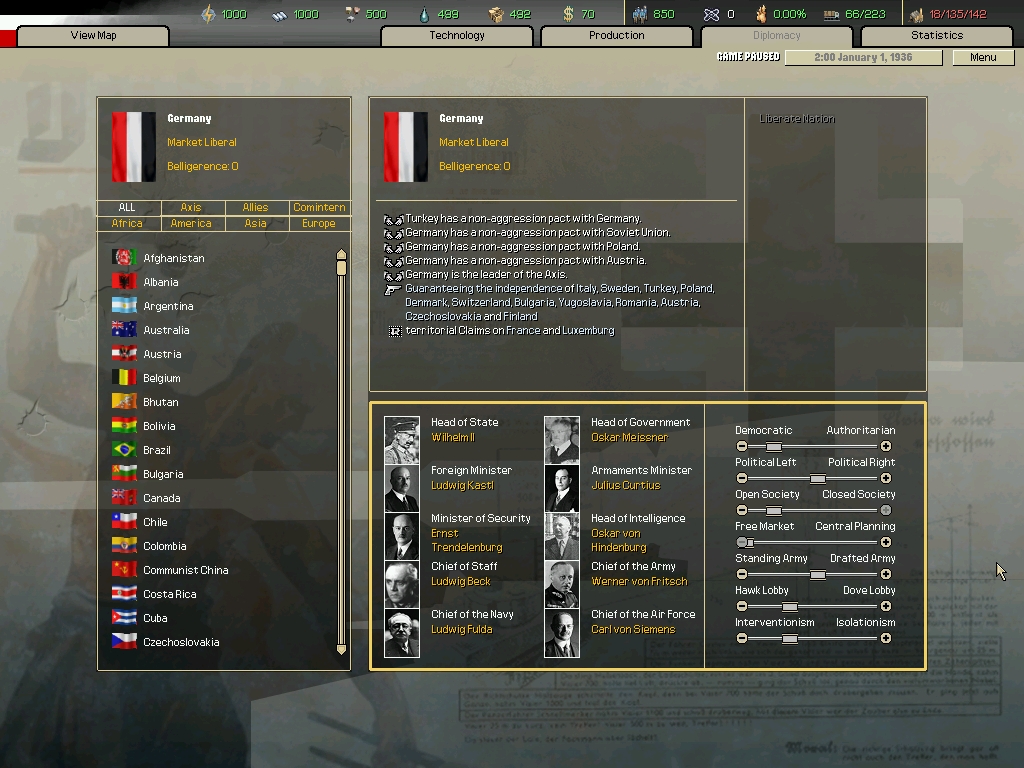Pick Czechoslovakia from the country list

pyautogui.click(x=180, y=642)
